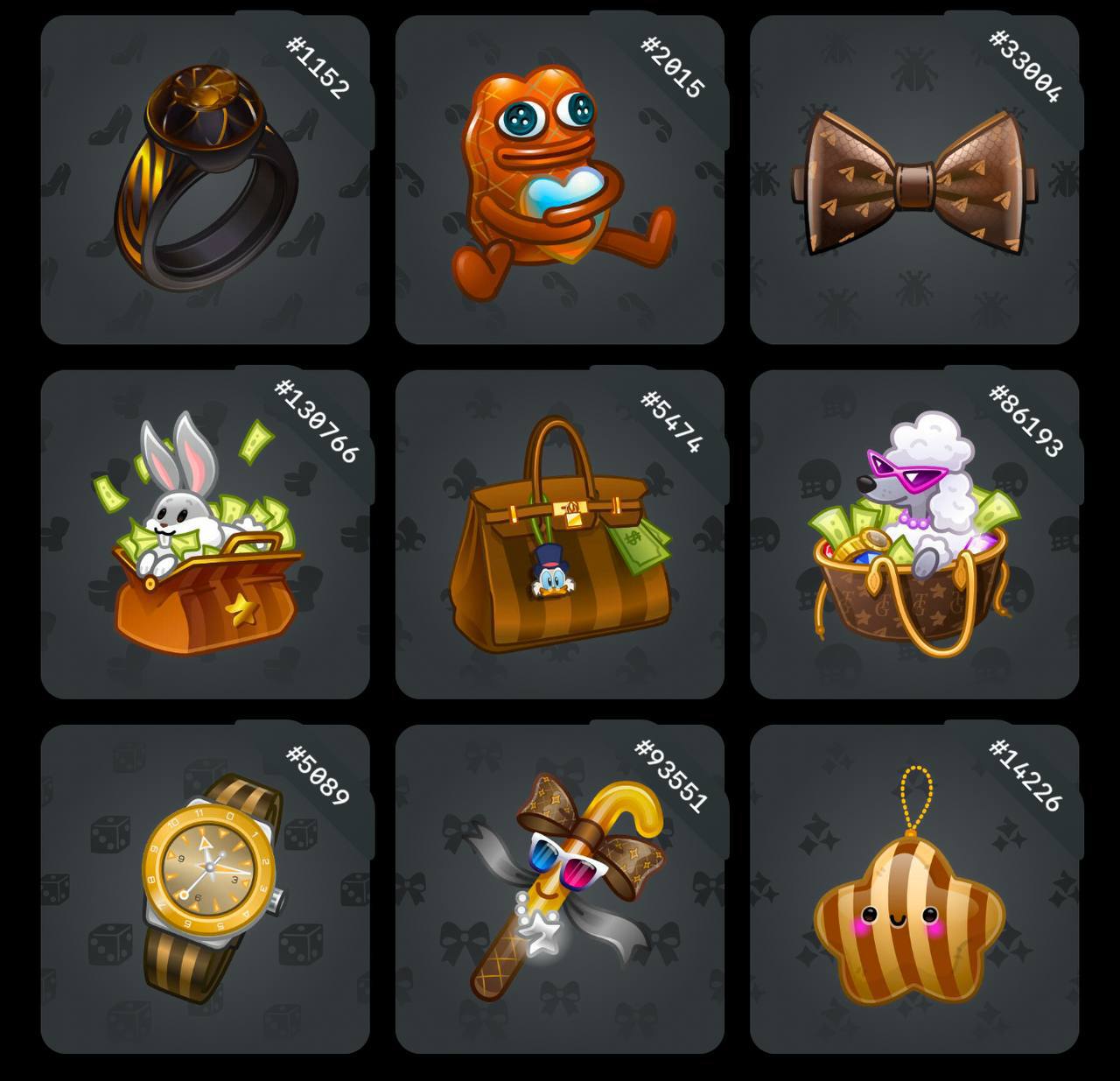1120x1081 pixels.
Task: Choose the brown bow tie collectible #33004
Action: click(x=913, y=179)
